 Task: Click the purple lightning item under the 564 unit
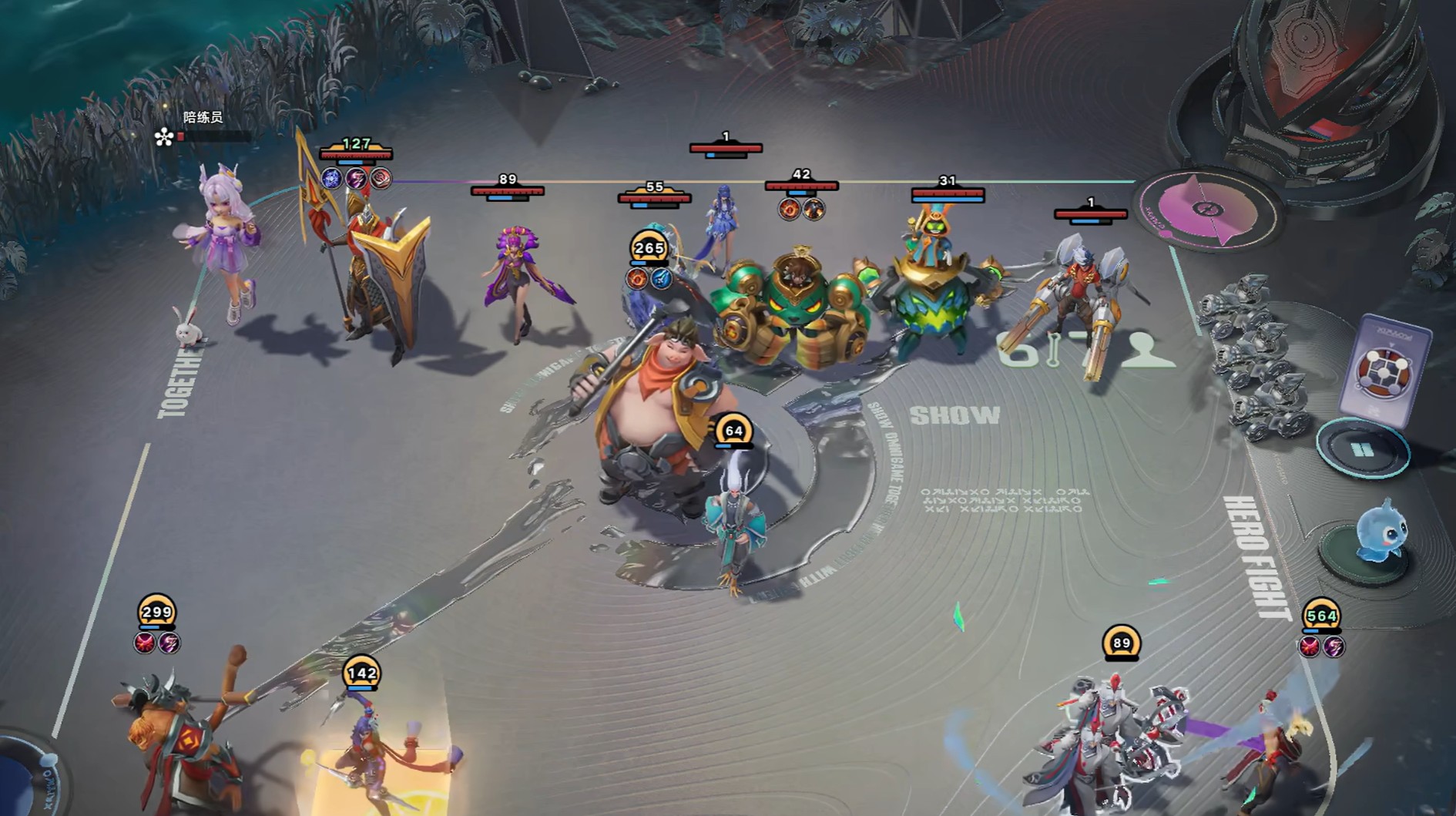pos(1334,646)
